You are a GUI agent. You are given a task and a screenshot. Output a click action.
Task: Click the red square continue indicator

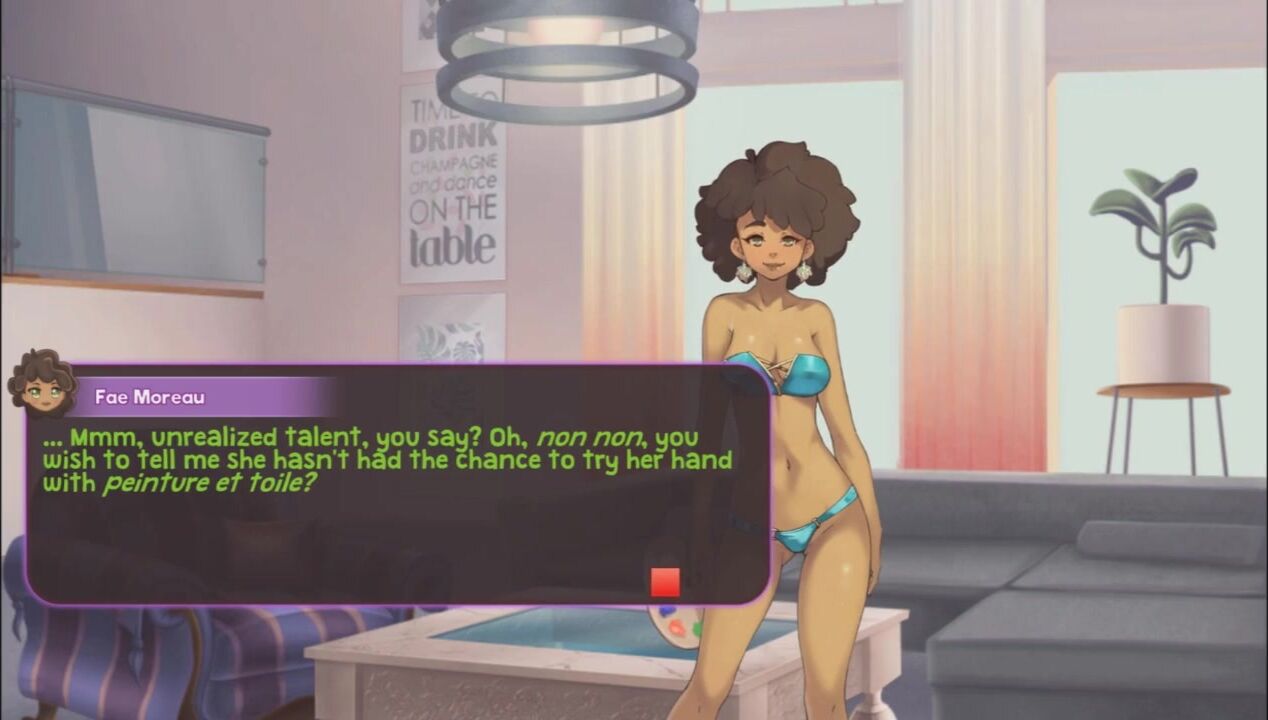click(x=665, y=582)
